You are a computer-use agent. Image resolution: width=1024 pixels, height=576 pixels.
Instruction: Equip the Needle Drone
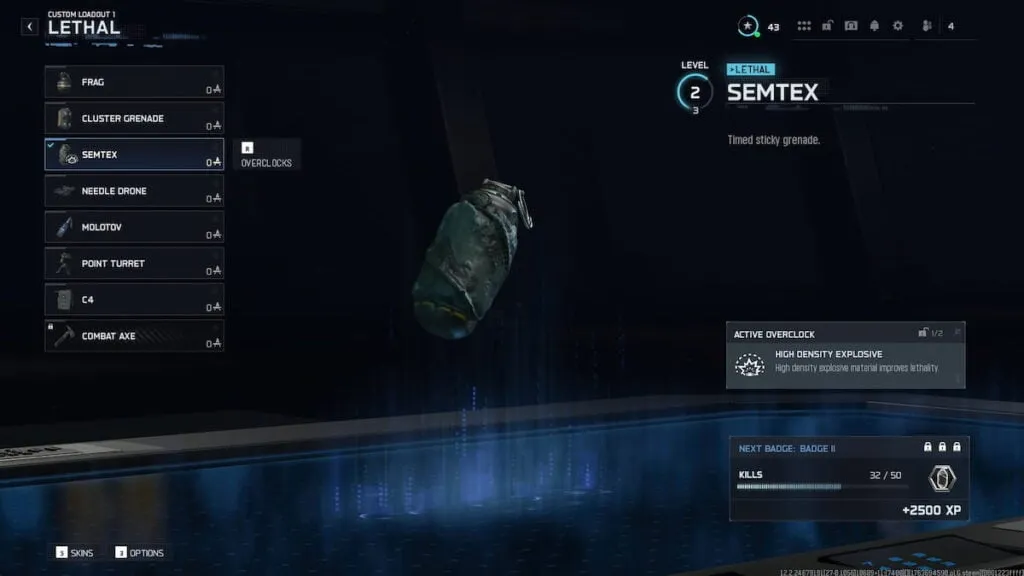[134, 191]
